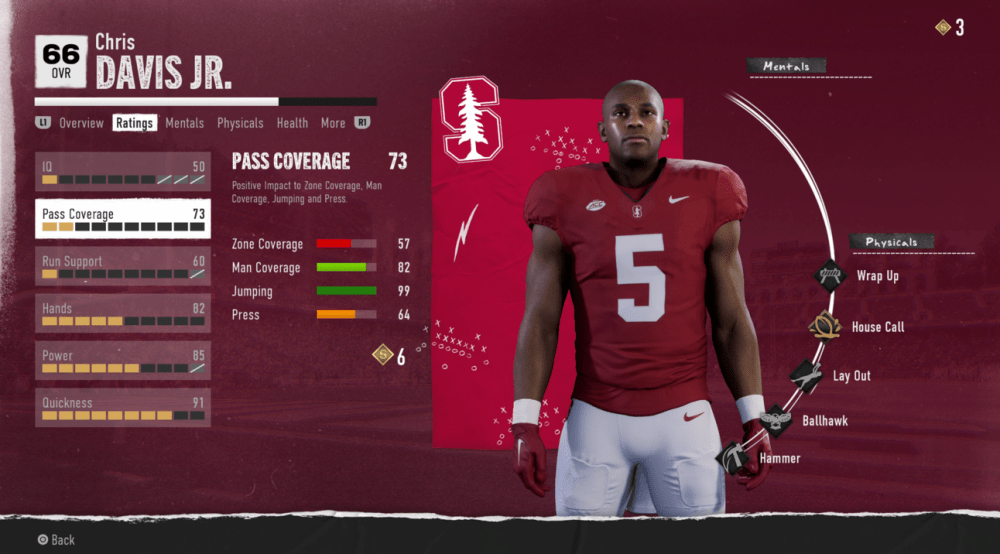Viewport: 1000px width, 554px height.
Task: Select the Power rating row
Action: (x=123, y=361)
